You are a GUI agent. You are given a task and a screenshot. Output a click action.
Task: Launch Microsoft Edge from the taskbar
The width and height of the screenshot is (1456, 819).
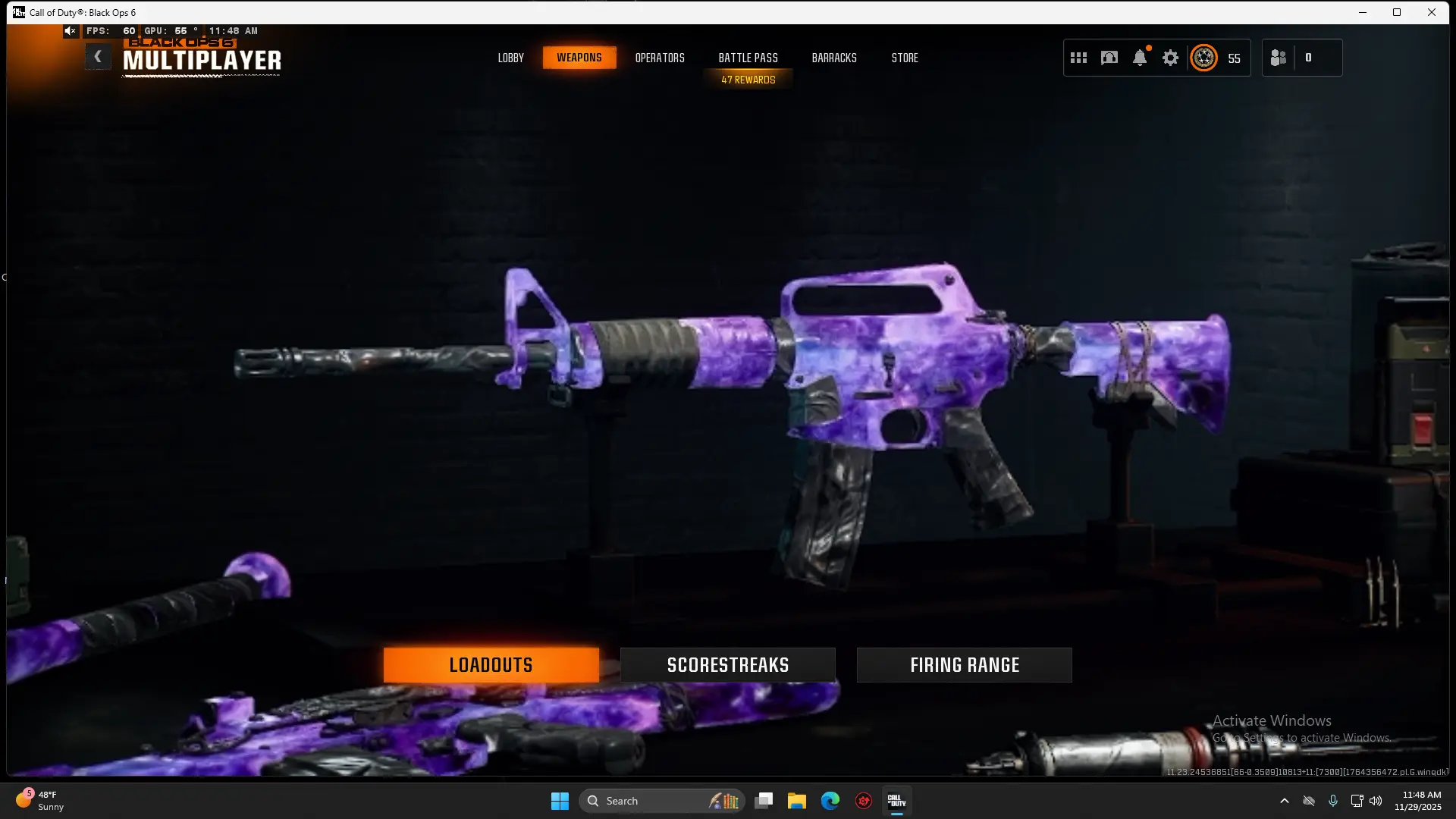[831, 800]
